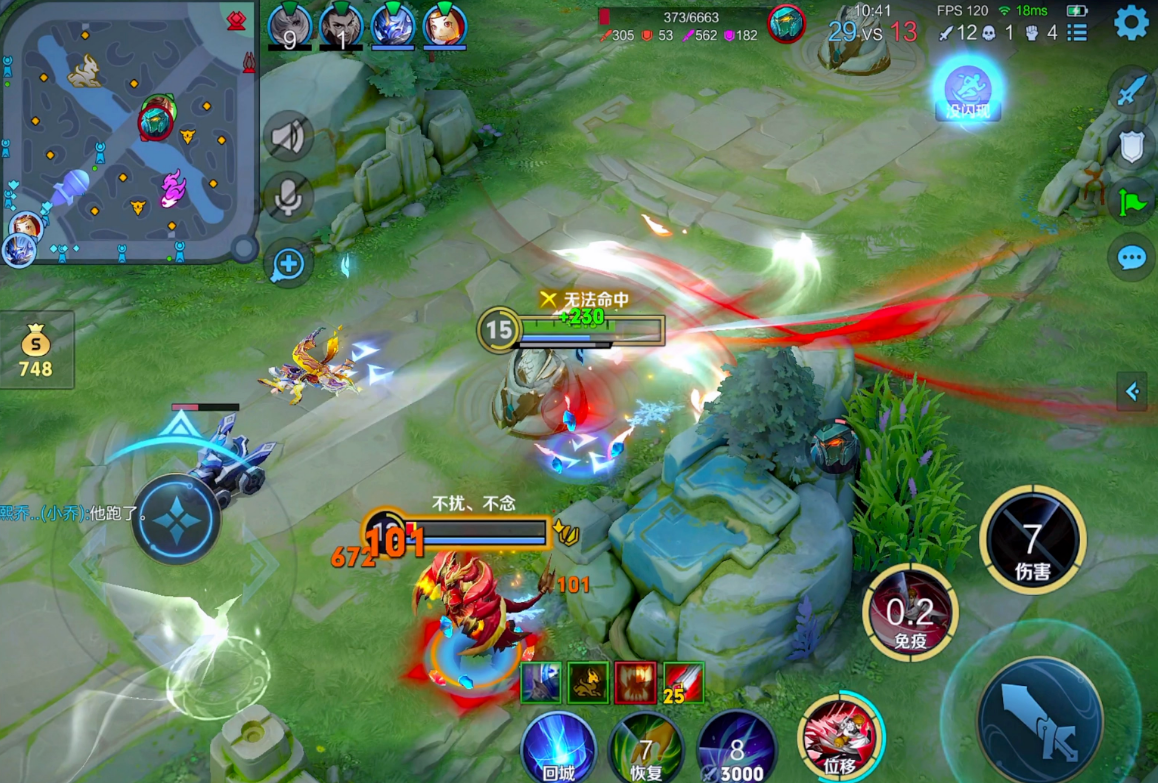Click the minimap
The width and height of the screenshot is (1158, 783).
[x=128, y=132]
